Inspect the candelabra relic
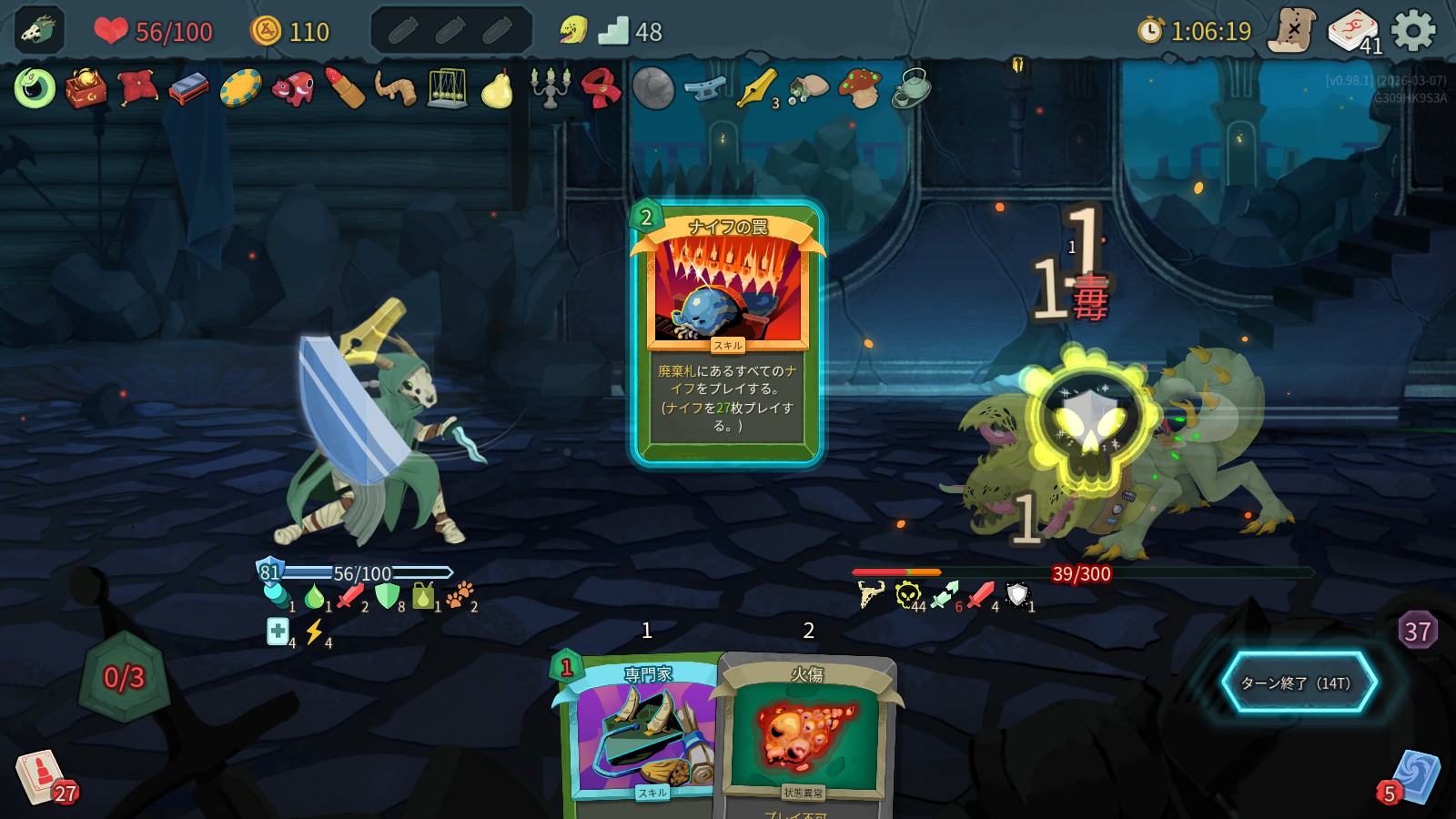The height and width of the screenshot is (819, 1456). coord(550,88)
